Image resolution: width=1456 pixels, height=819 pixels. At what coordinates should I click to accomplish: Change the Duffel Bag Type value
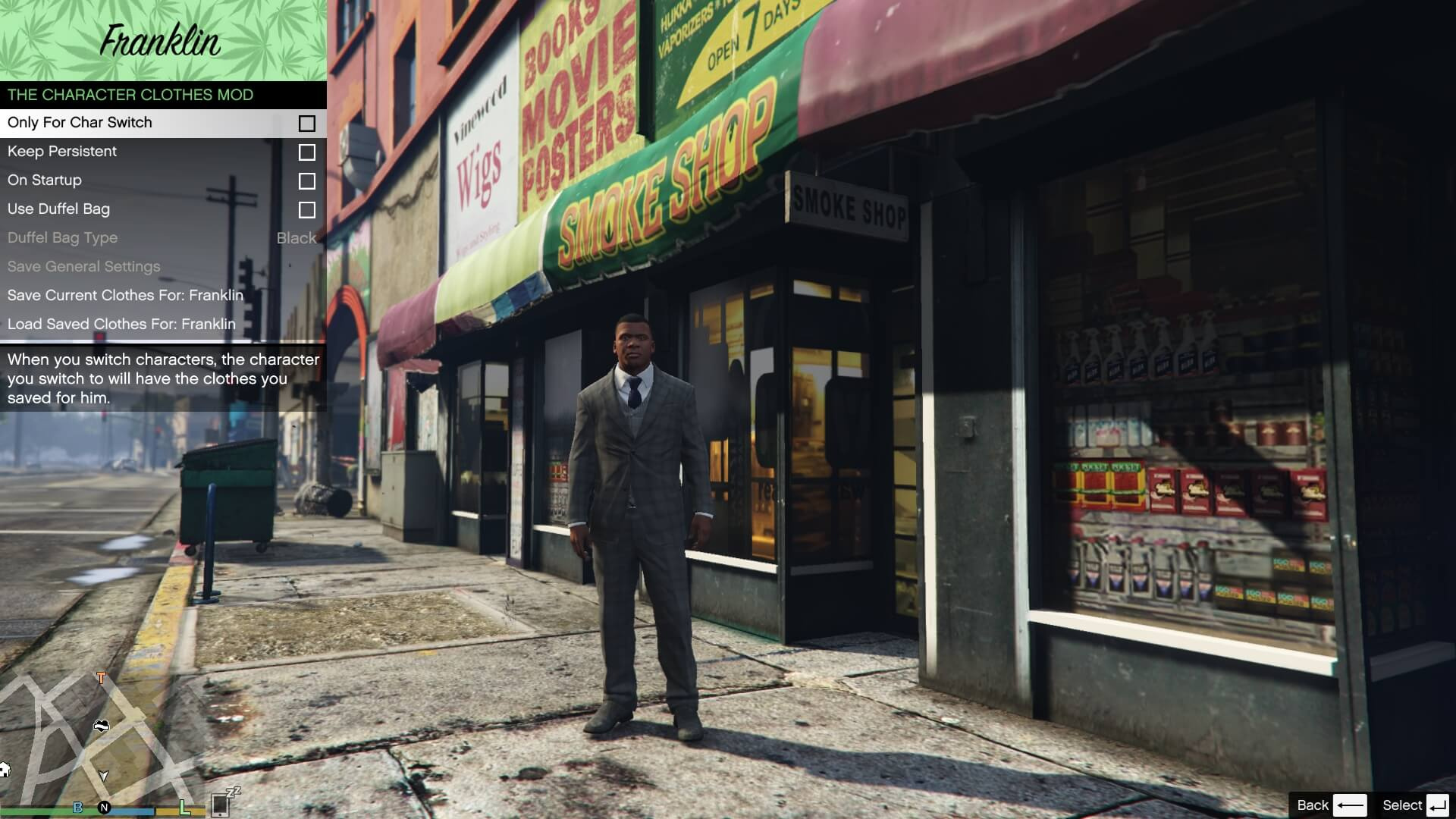click(x=296, y=238)
